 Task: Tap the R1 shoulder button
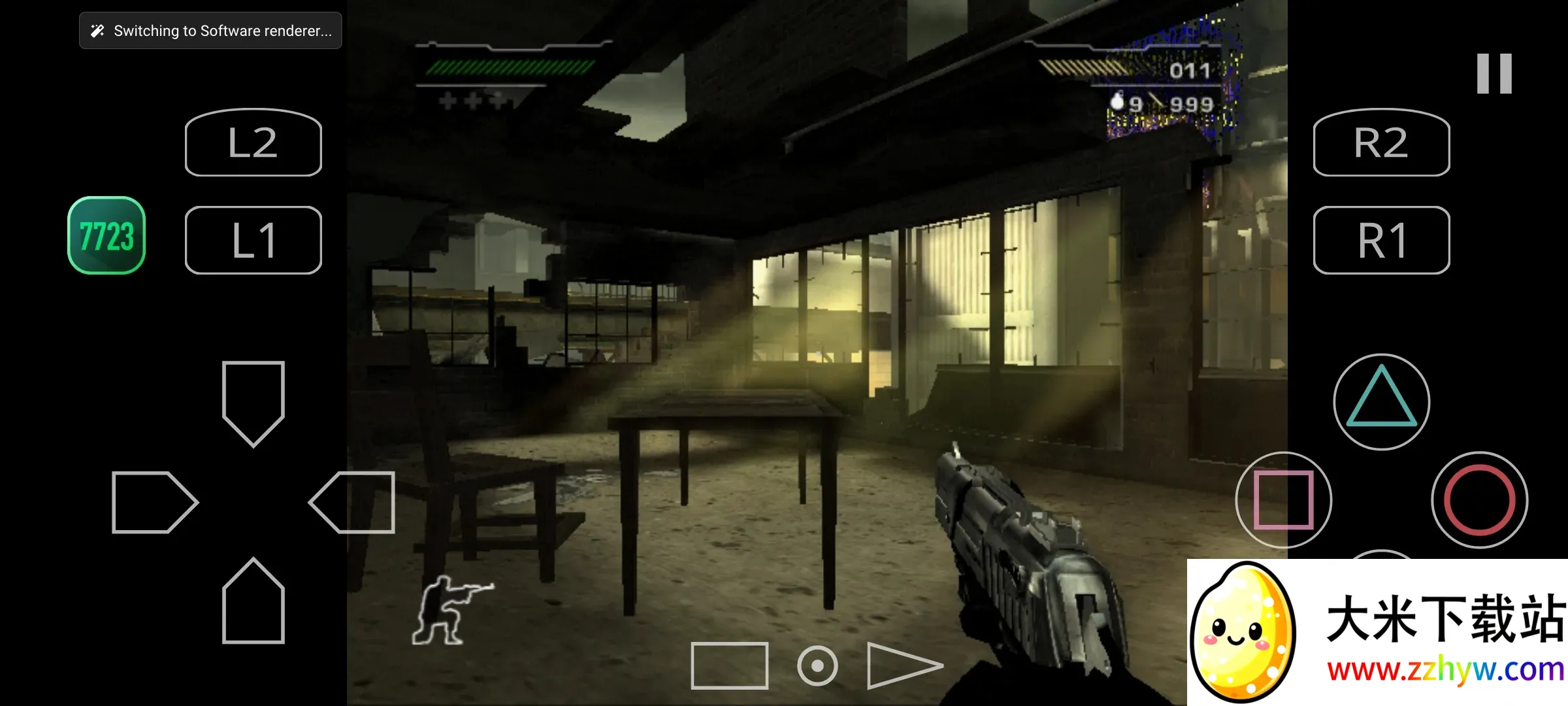(x=1381, y=240)
